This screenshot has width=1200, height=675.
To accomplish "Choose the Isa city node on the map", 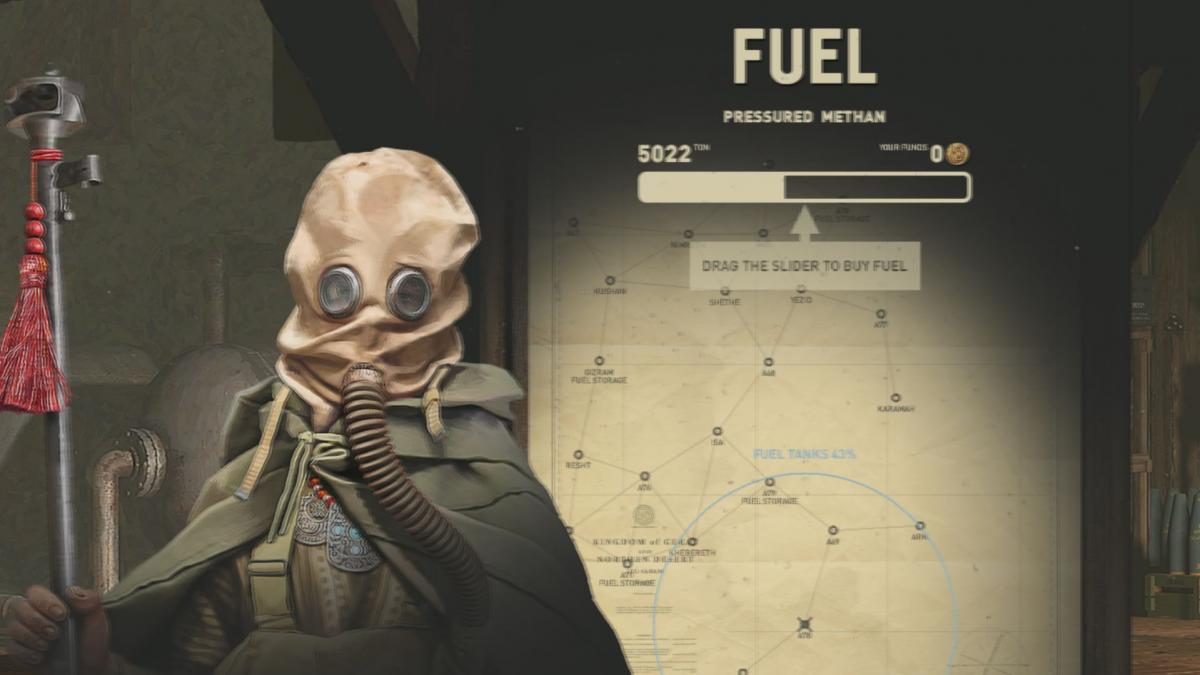I will (x=717, y=432).
